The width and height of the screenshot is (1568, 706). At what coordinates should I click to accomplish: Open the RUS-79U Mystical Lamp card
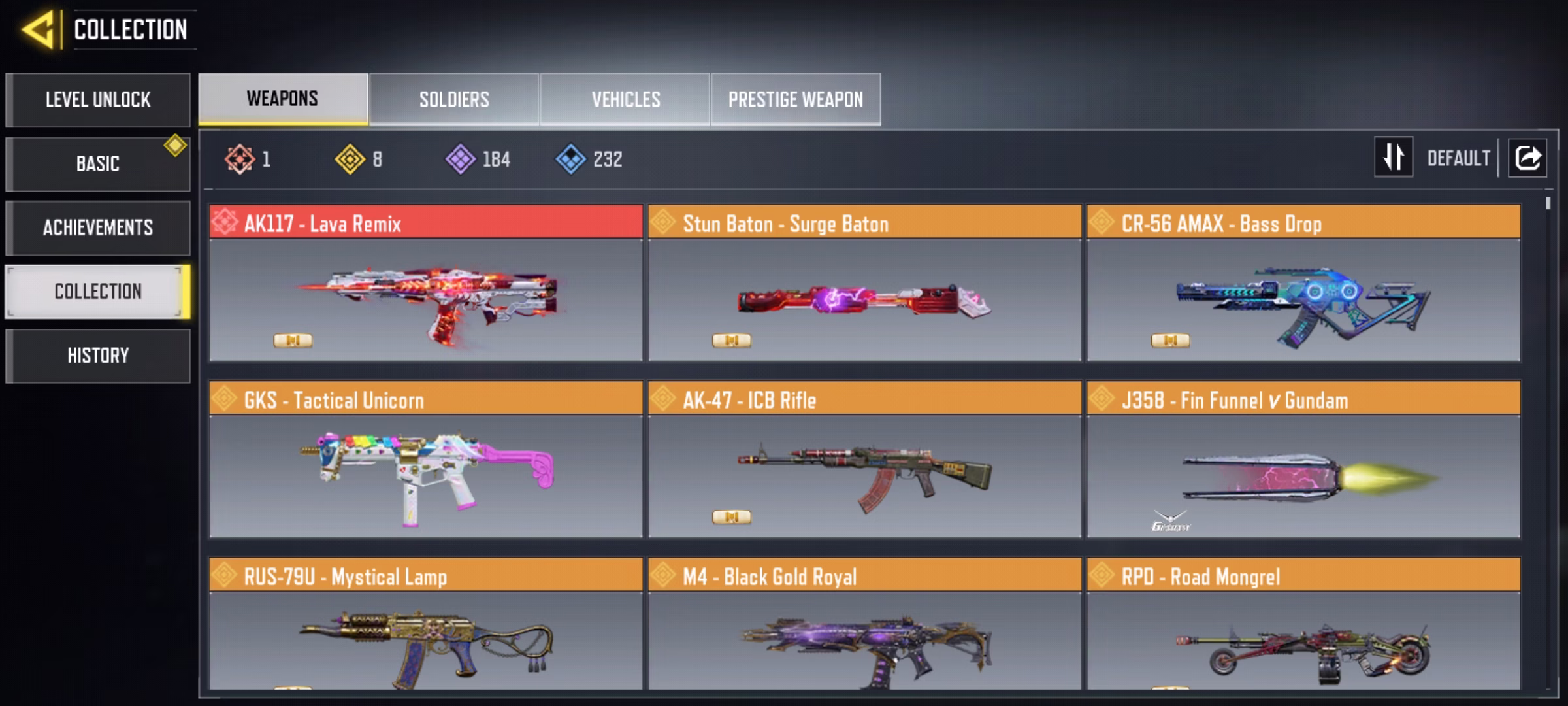[x=425, y=624]
